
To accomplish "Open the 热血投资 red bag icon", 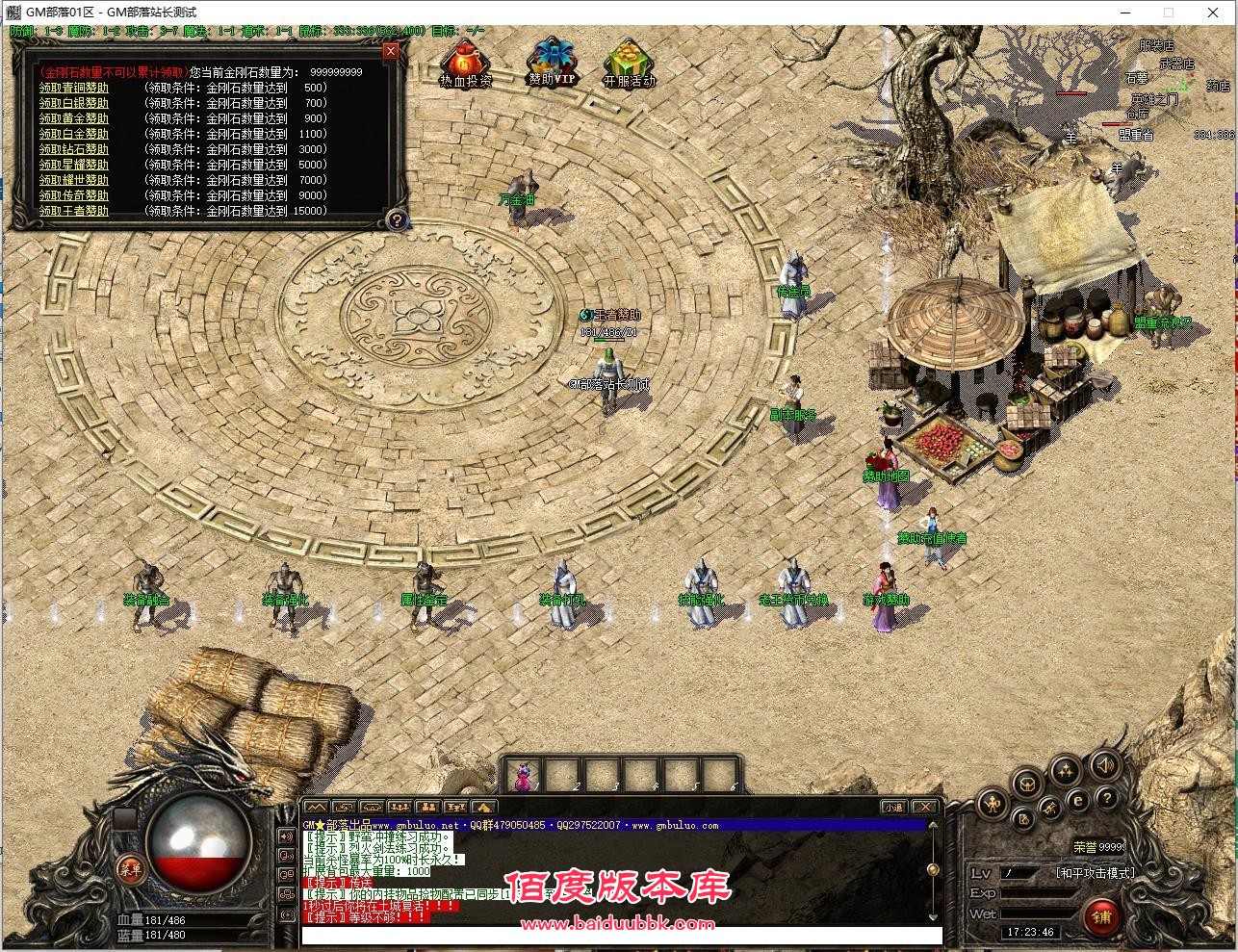I will click(465, 64).
